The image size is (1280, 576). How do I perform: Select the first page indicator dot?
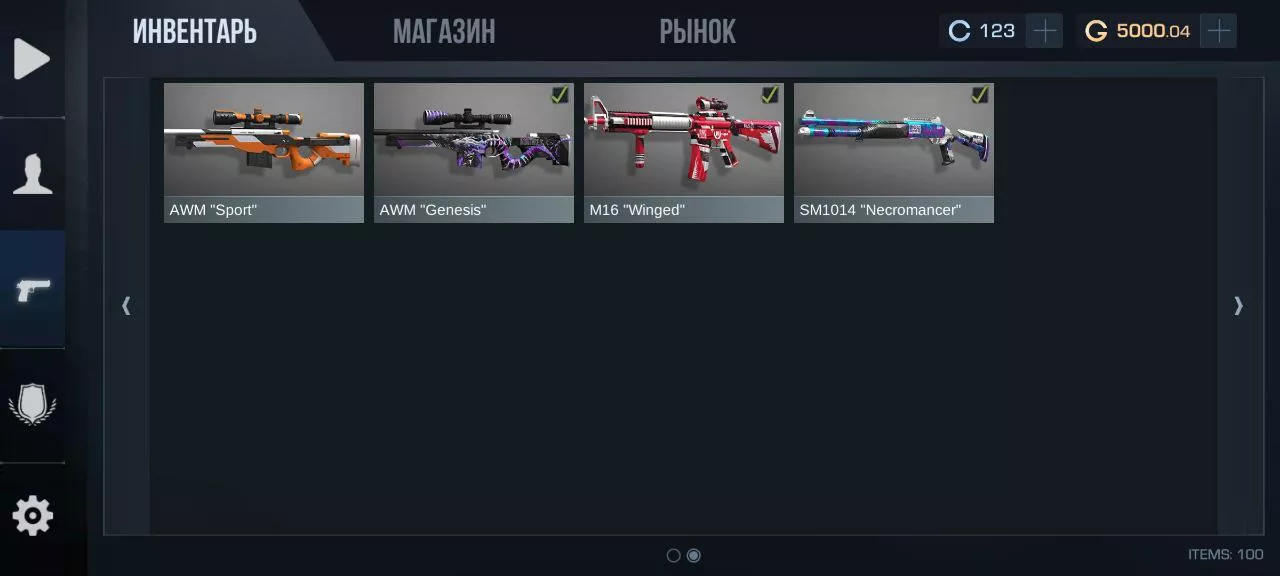[673, 555]
